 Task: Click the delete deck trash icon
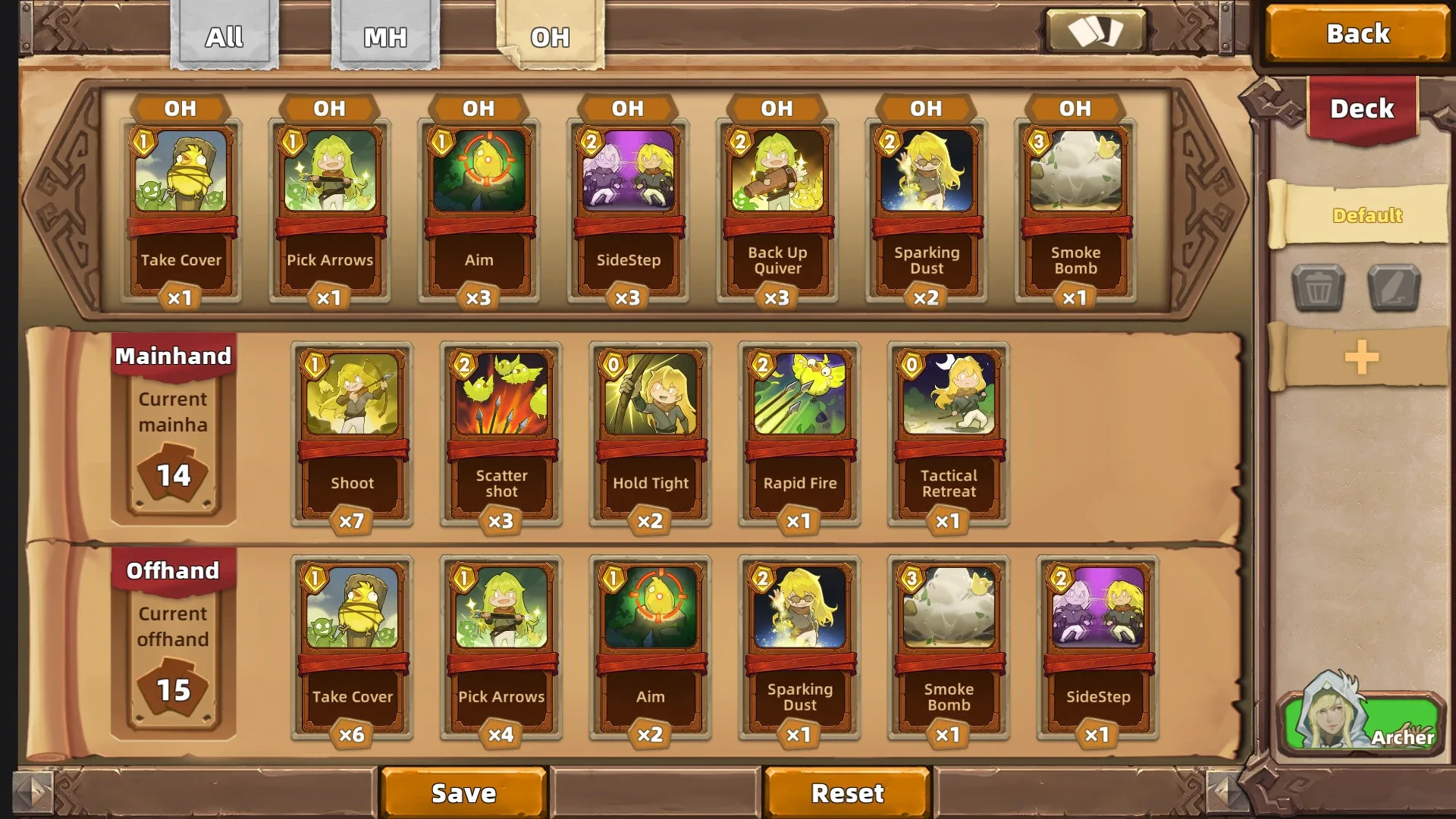tap(1317, 288)
